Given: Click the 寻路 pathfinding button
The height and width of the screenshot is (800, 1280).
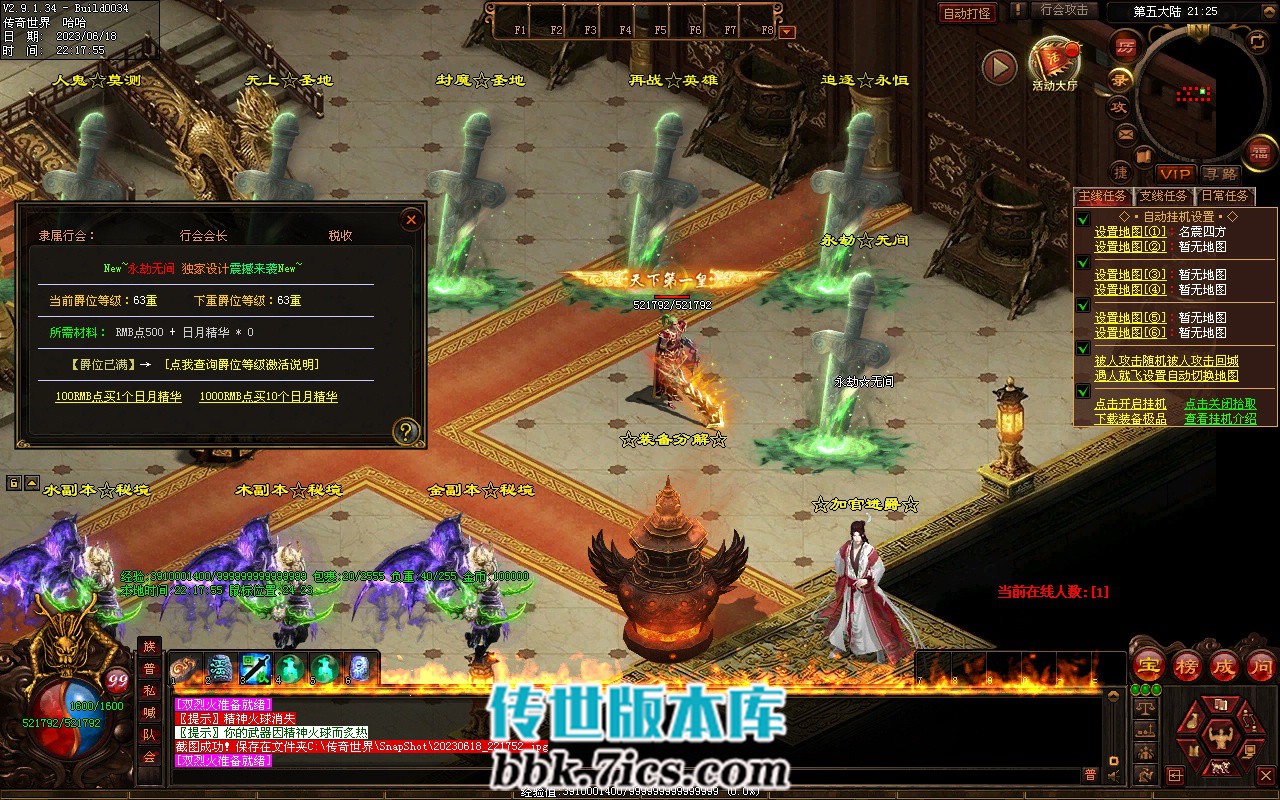Looking at the screenshot, I should click(x=1219, y=175).
